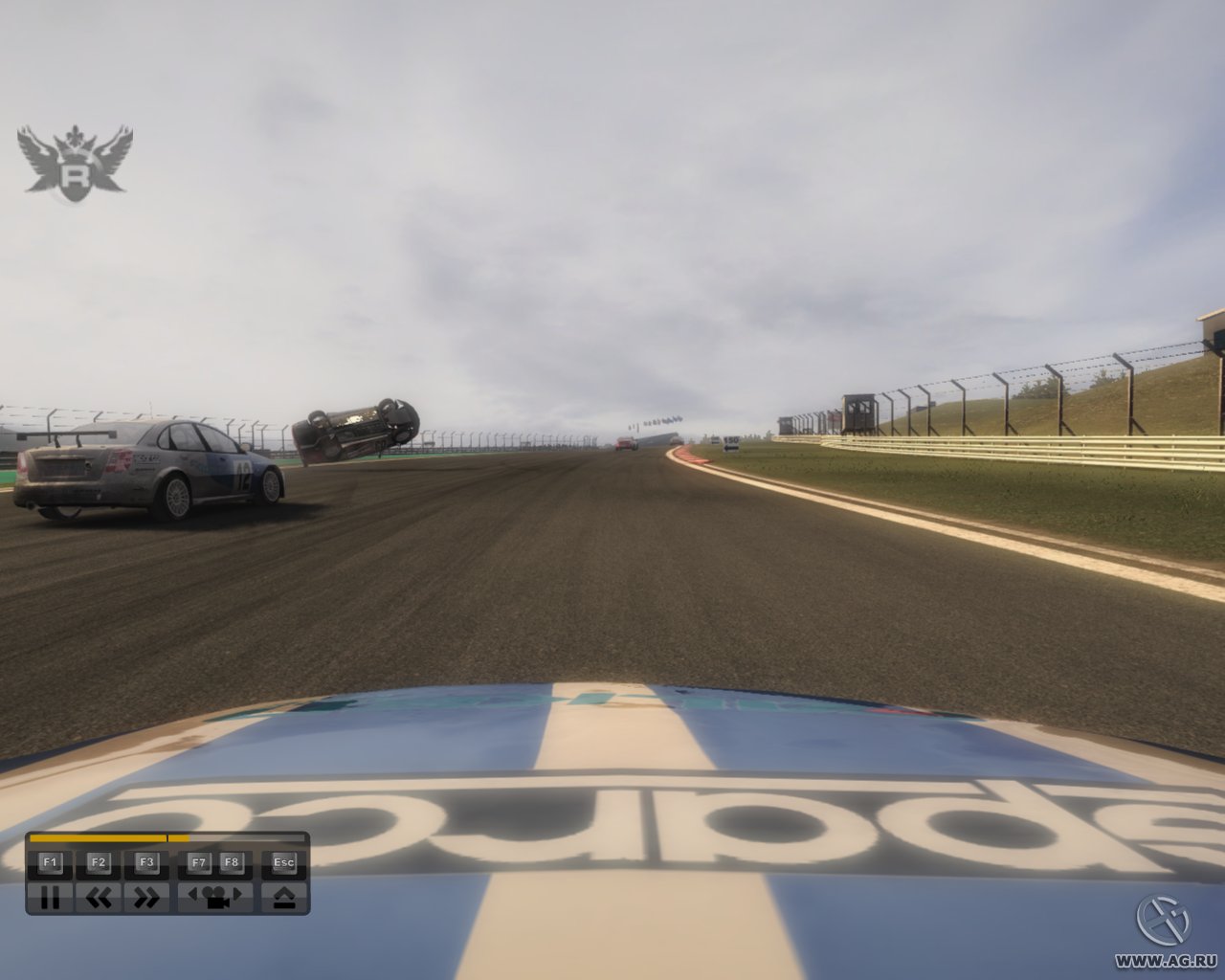Fast-forward the replay
Screen dimensions: 1225x980
coord(145,898)
